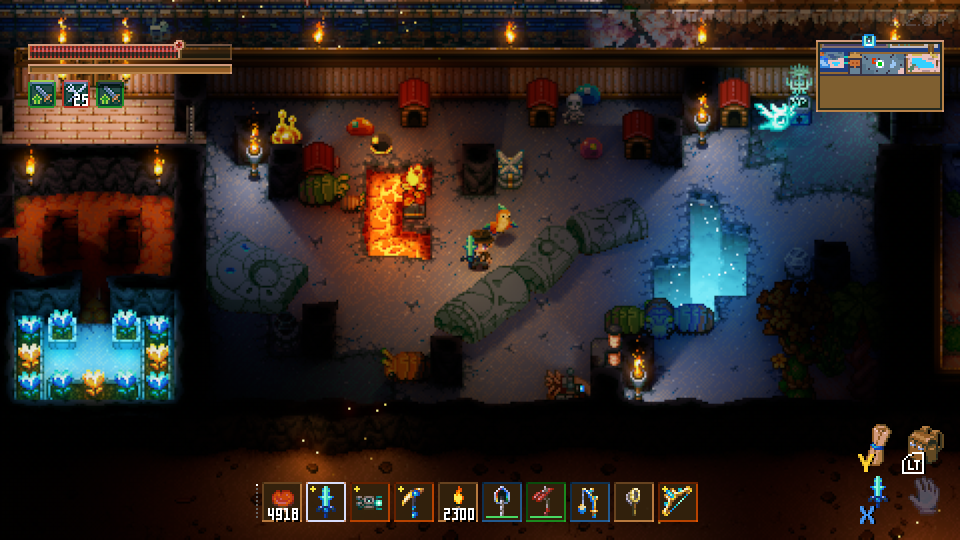Select the orange food slot showing 4918
Screen dimensions: 960x540
coord(282,502)
